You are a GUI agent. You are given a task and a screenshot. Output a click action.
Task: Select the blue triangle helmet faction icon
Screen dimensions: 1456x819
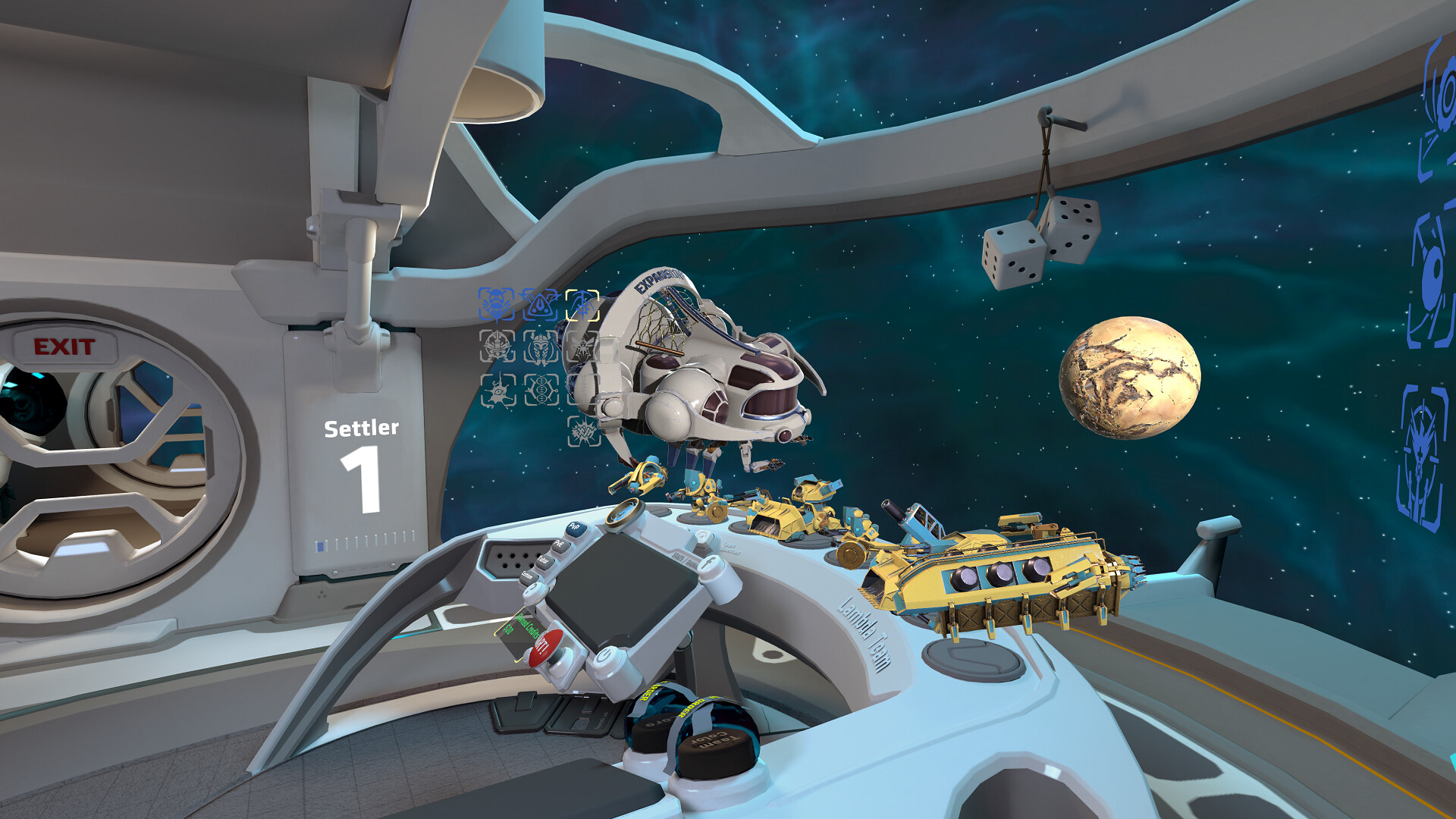pos(539,305)
